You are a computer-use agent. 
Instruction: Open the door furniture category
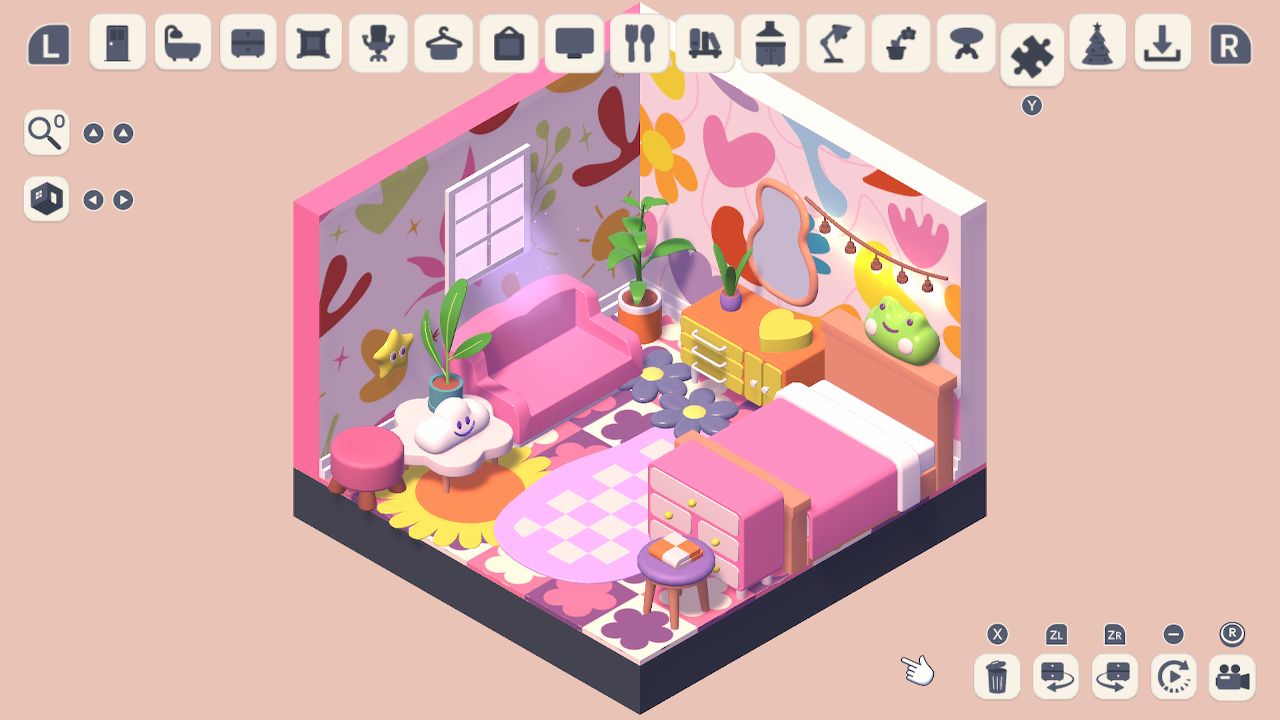pos(116,43)
